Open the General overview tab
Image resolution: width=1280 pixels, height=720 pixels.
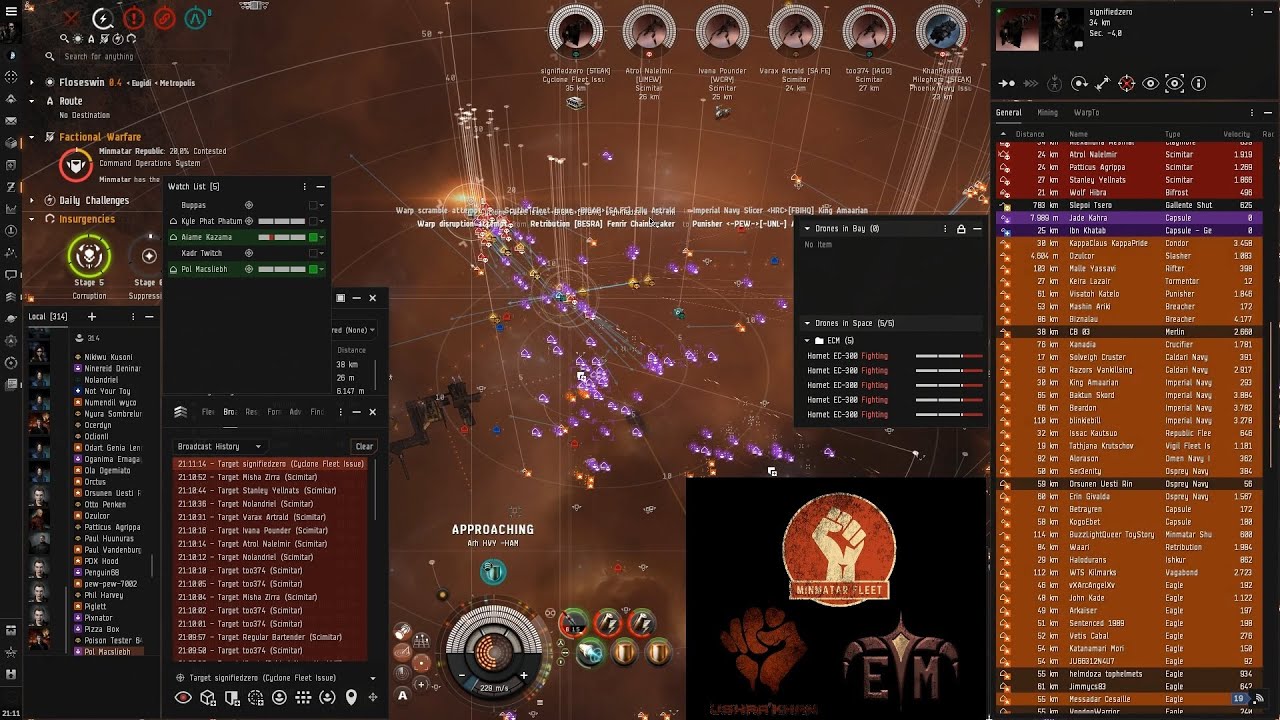click(x=1008, y=113)
